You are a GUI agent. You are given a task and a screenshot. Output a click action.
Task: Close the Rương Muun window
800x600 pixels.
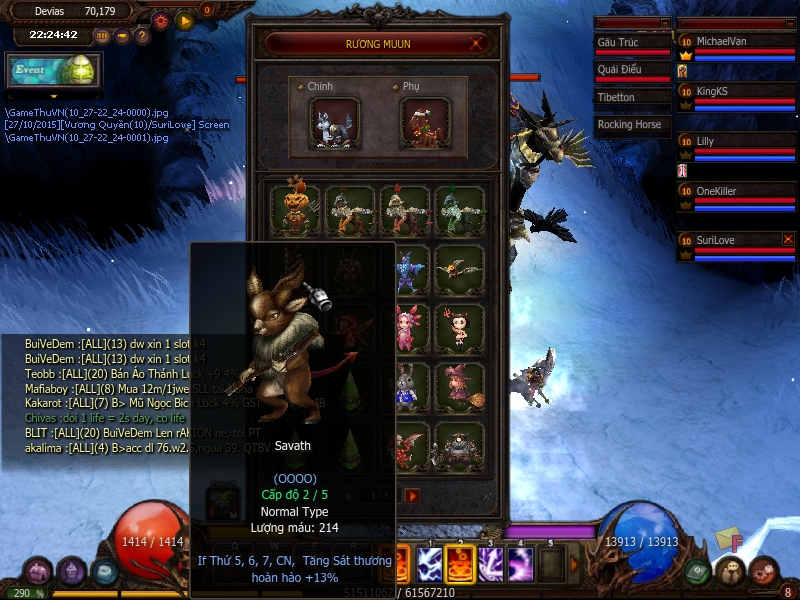[x=478, y=44]
